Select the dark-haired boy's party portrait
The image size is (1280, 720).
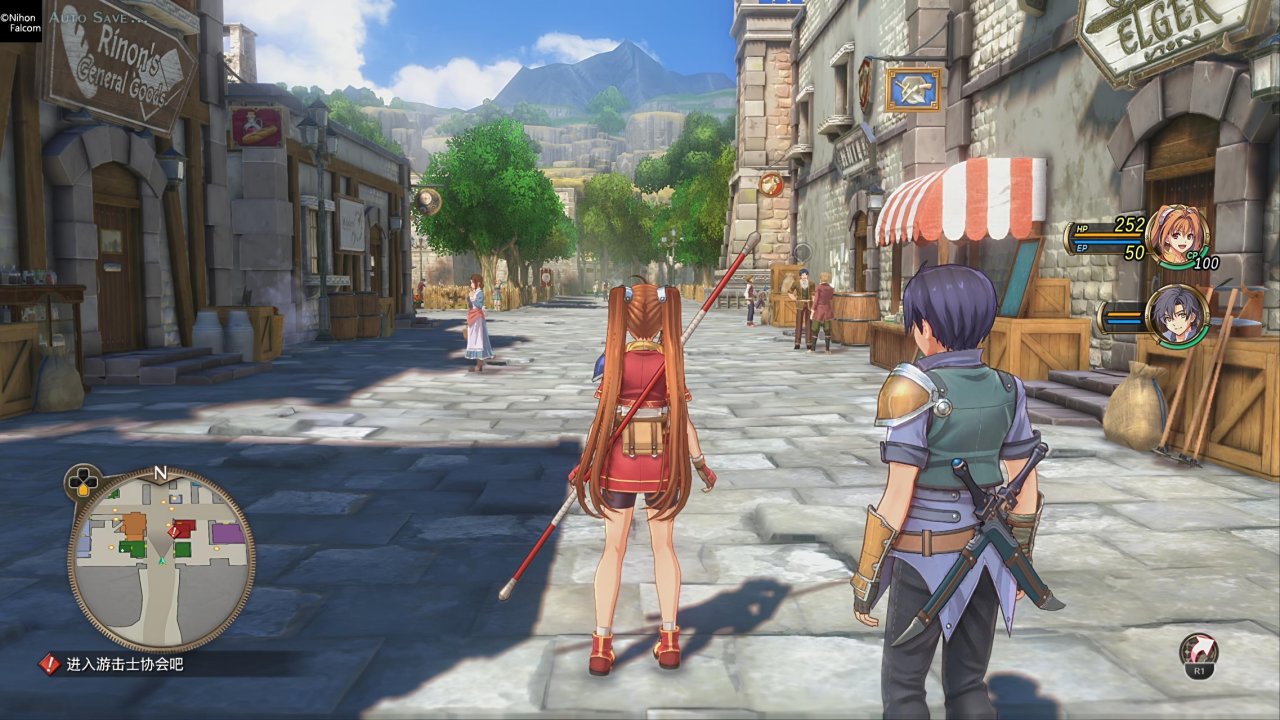pos(1177,315)
